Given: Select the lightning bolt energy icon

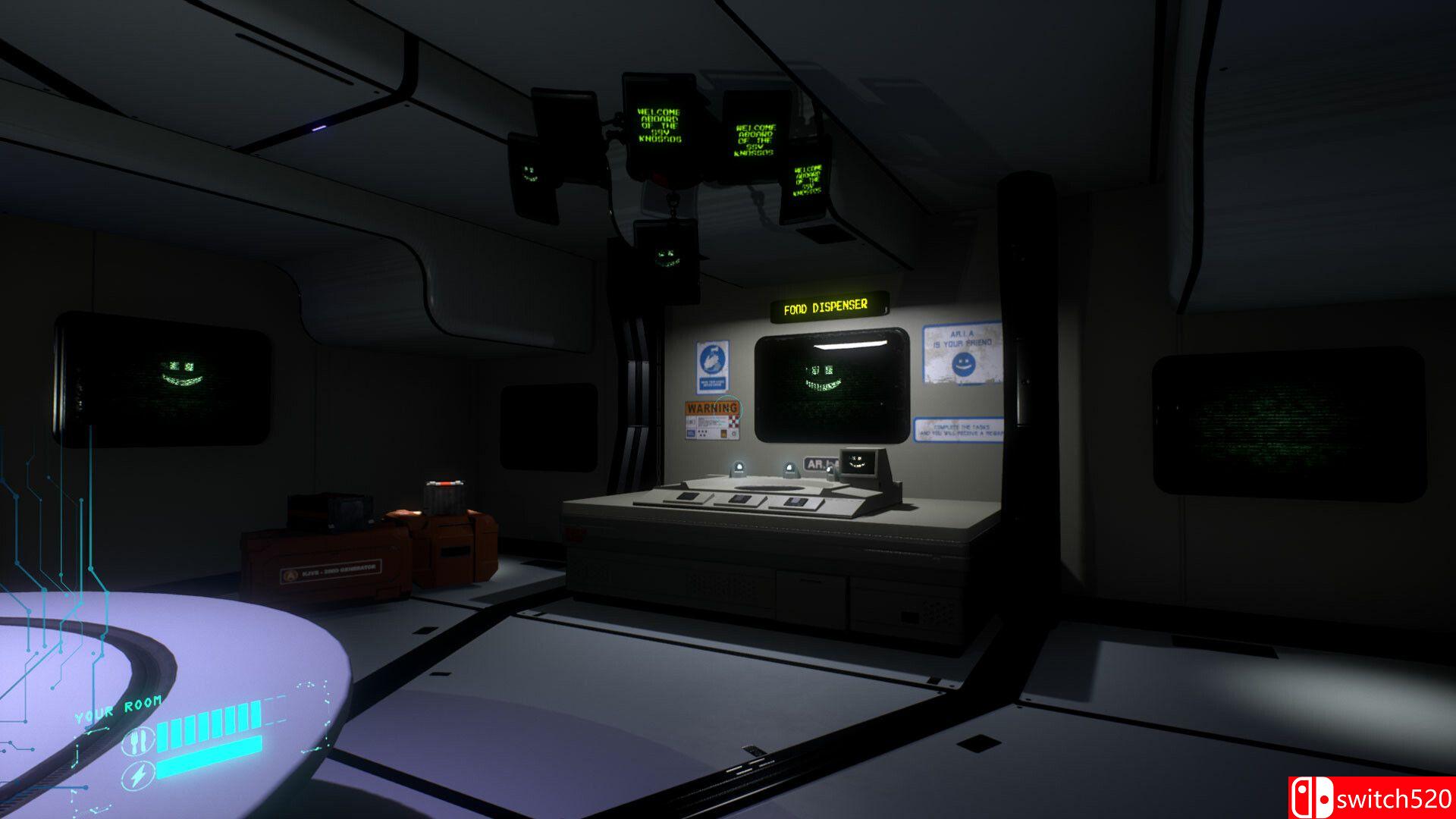Looking at the screenshot, I should click(139, 776).
